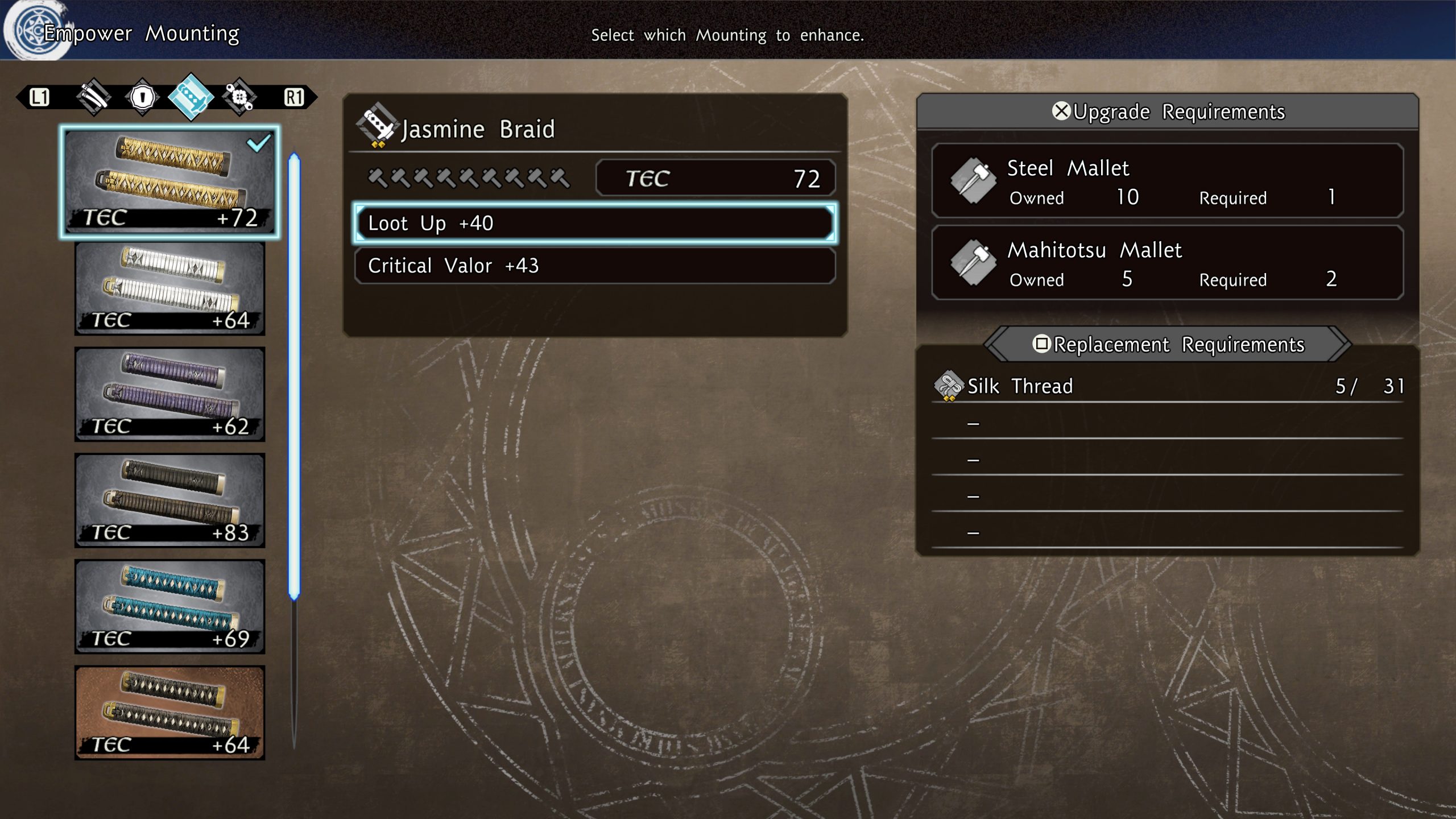The image size is (1456, 819).
Task: Click the Silk Thread material row
Action: (x=1167, y=386)
